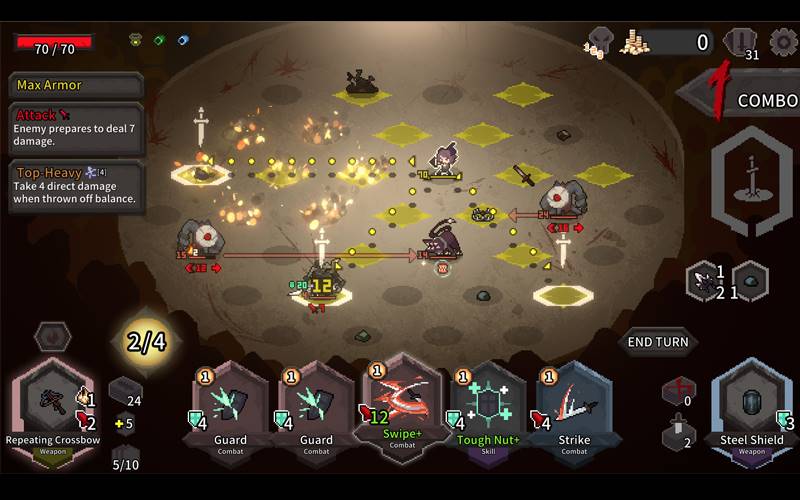Click the skull icon beside the gold
This screenshot has width=800, height=500.
600,42
